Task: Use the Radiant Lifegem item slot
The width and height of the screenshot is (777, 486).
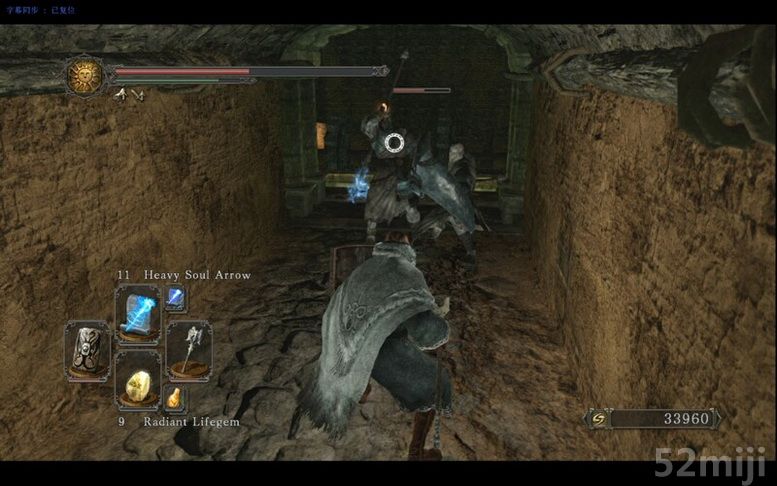Action: click(137, 382)
